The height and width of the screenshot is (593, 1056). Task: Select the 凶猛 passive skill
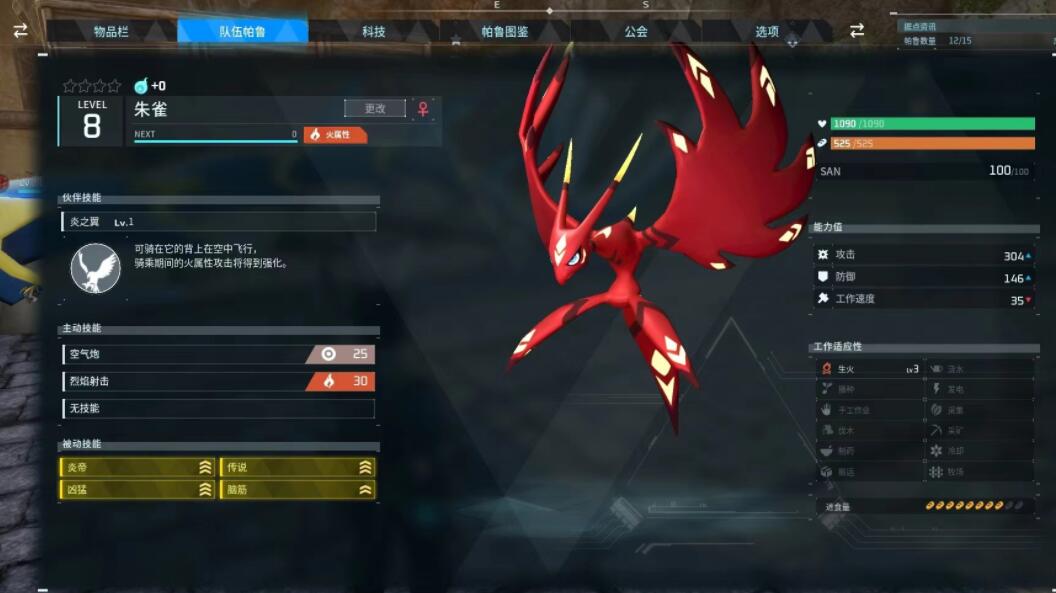pos(138,489)
